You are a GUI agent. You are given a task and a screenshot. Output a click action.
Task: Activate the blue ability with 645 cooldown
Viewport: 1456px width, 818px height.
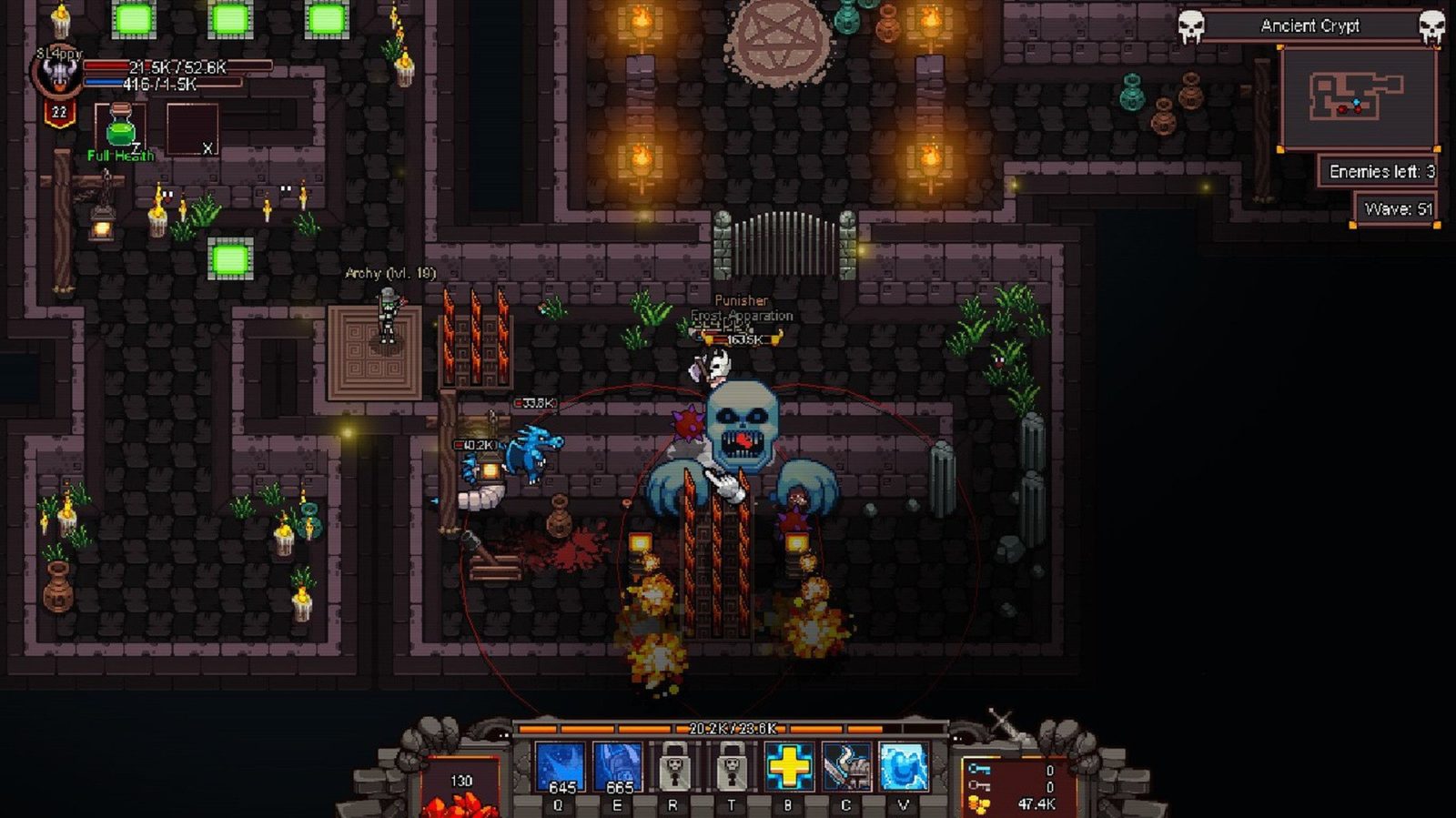point(560,767)
